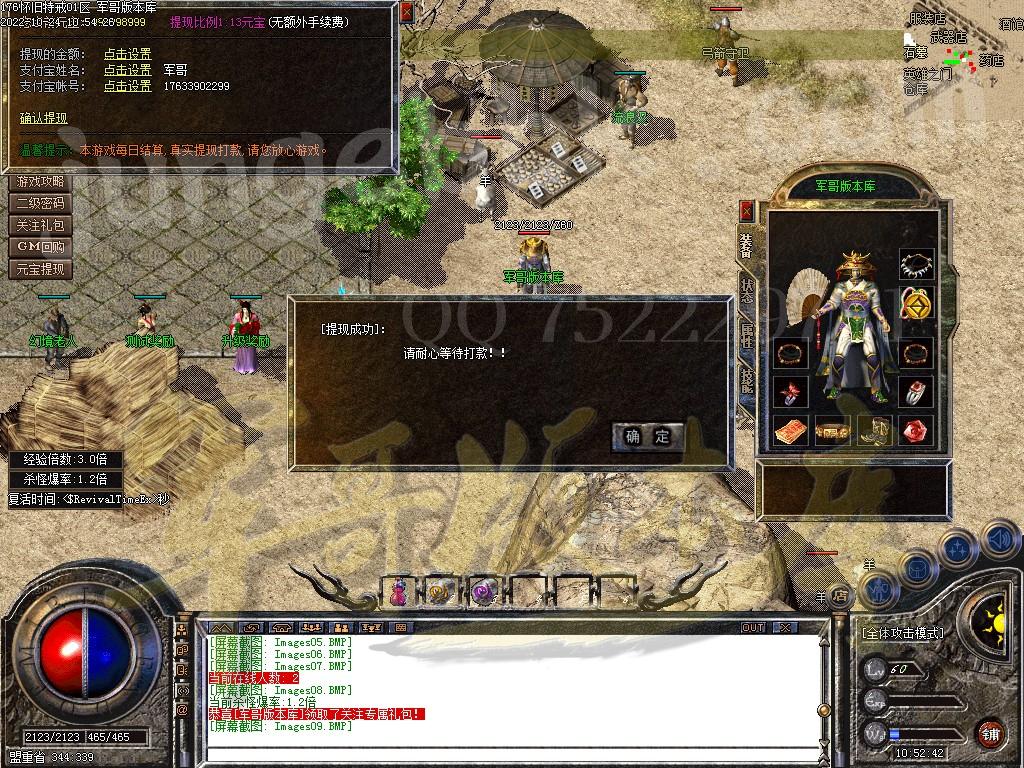Close the character equipment window

click(x=746, y=211)
